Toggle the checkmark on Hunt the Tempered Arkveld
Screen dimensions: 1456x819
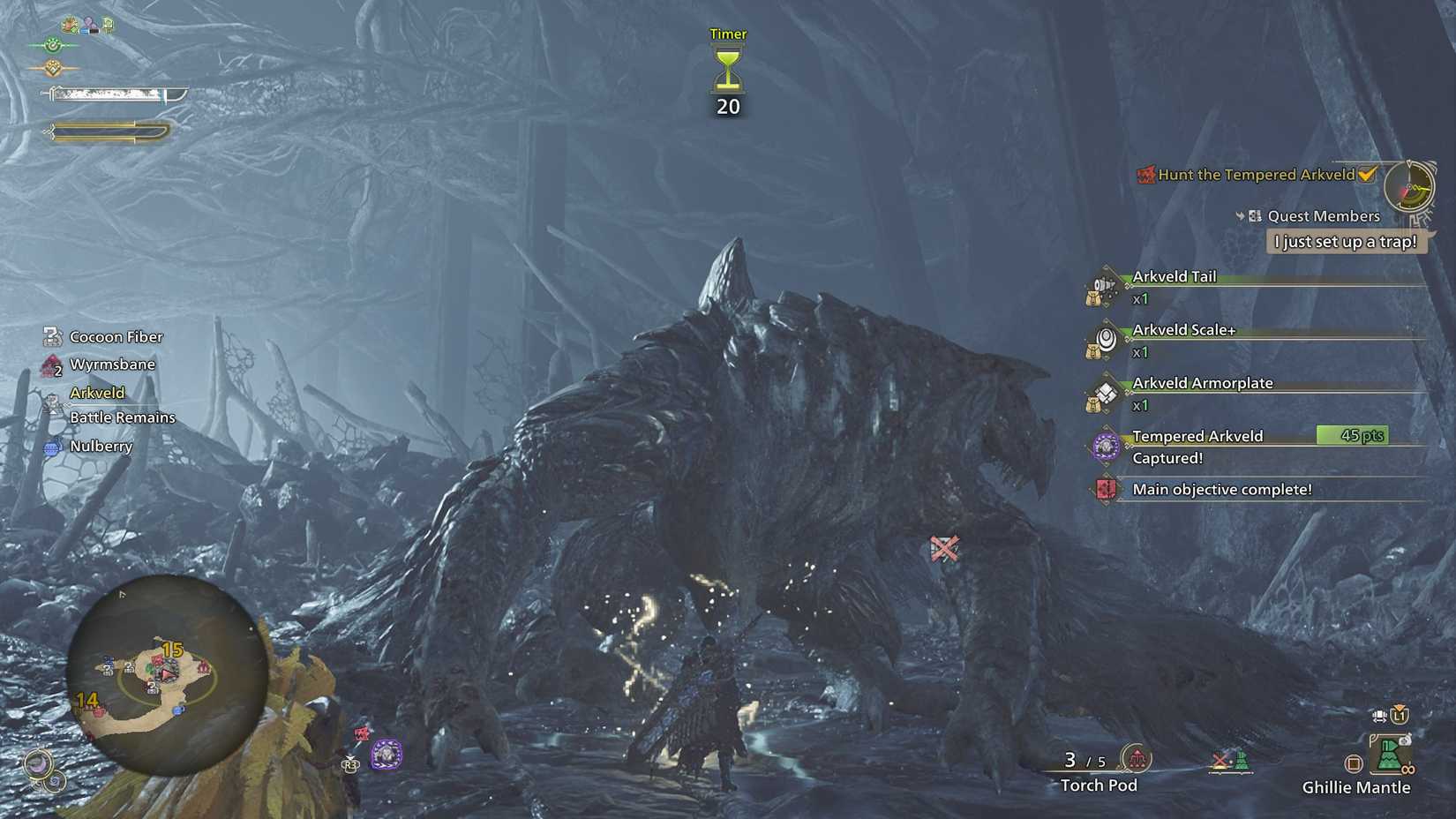tap(1367, 175)
